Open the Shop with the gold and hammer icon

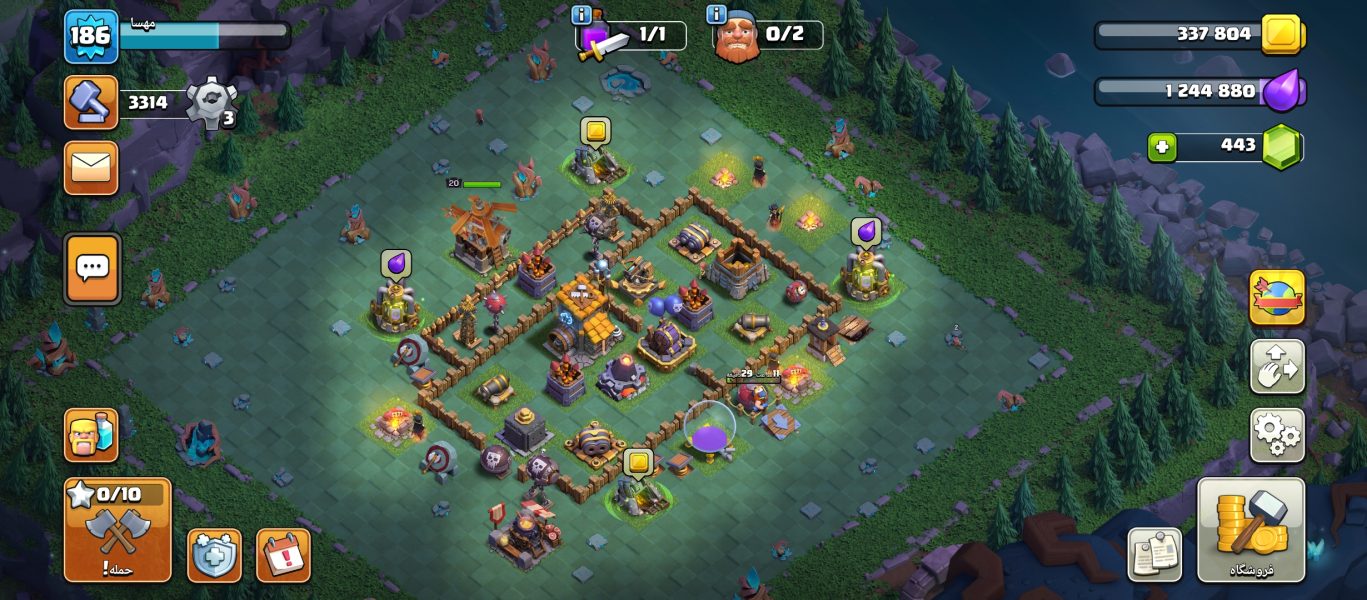pos(1251,529)
